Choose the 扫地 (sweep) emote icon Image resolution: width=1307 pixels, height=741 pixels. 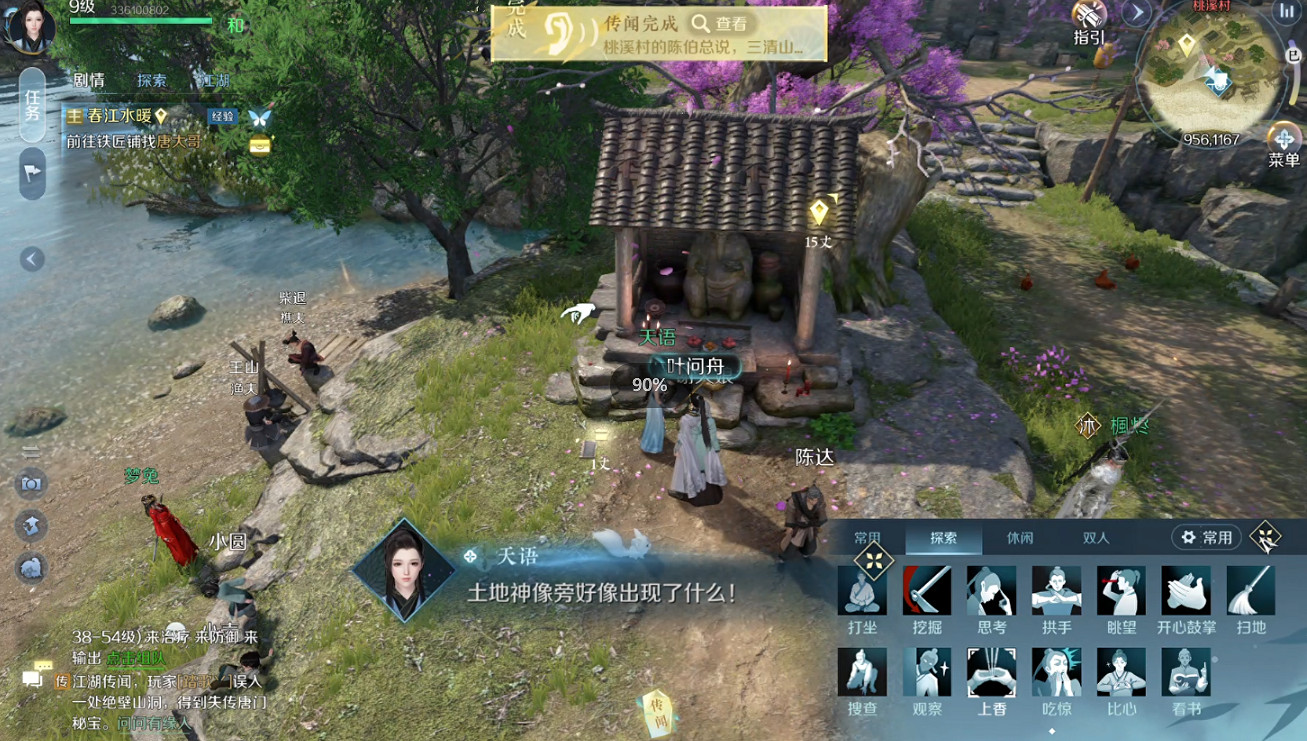(1248, 590)
